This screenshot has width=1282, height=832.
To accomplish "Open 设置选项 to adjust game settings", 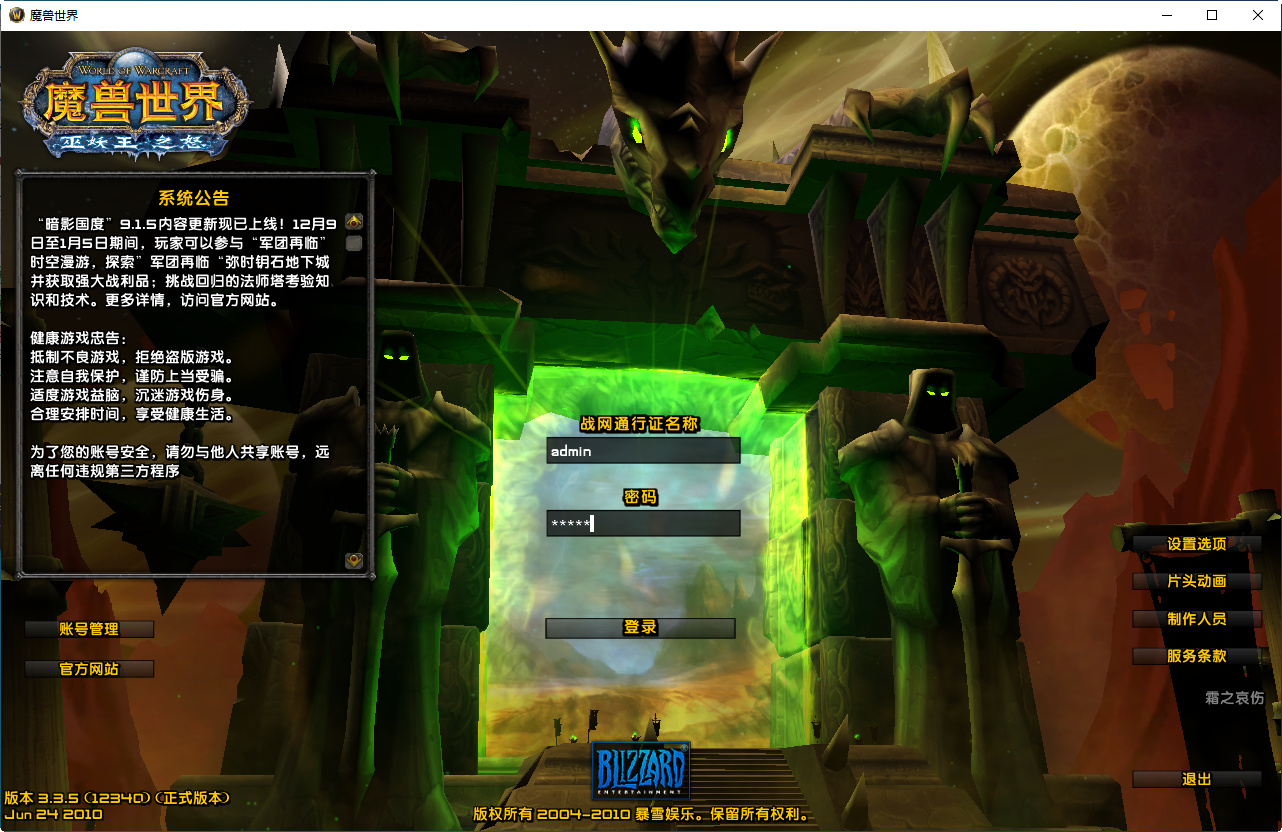I will click(x=1196, y=543).
